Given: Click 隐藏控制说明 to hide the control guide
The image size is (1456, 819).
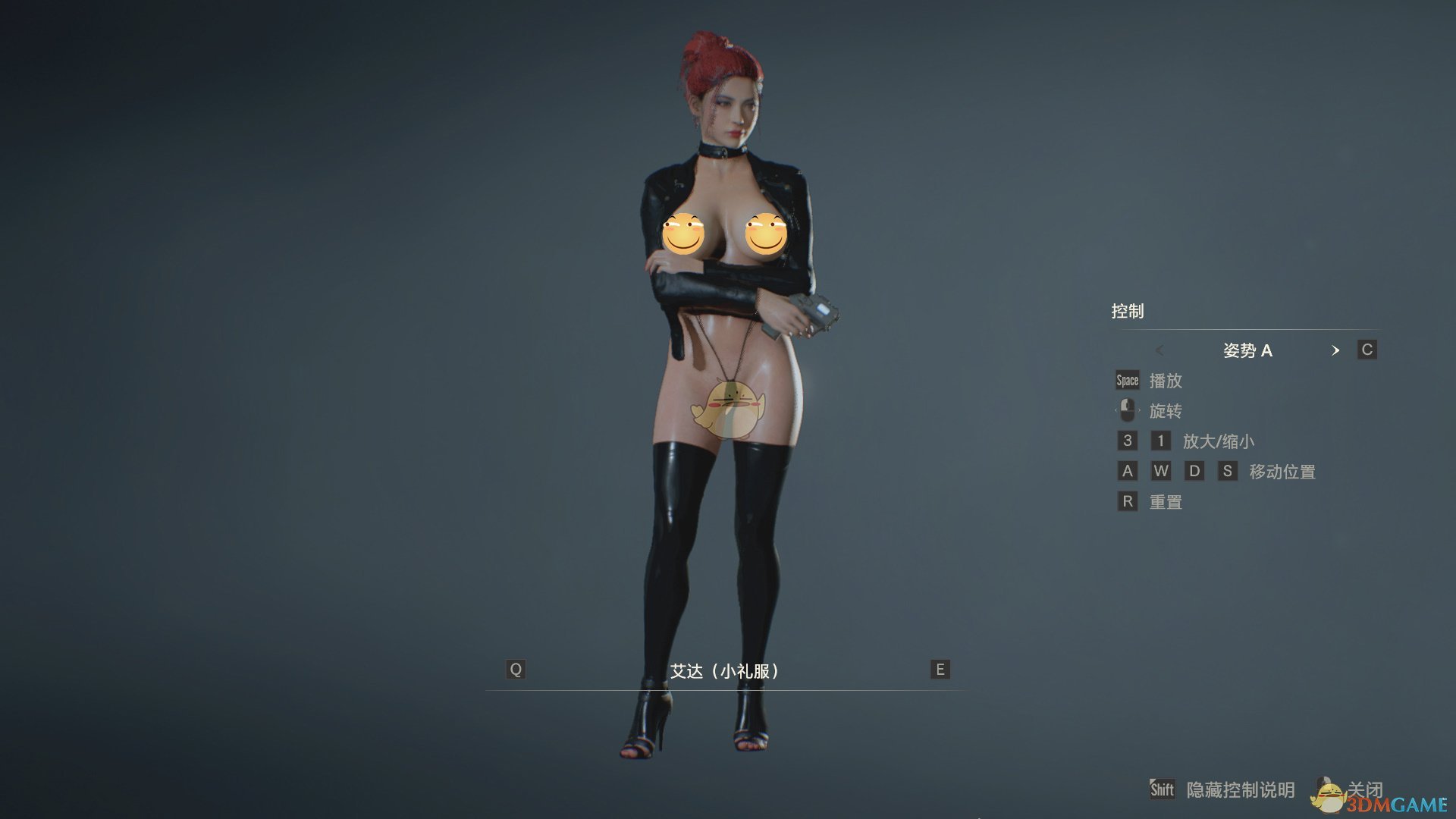Looking at the screenshot, I should pos(1244,790).
